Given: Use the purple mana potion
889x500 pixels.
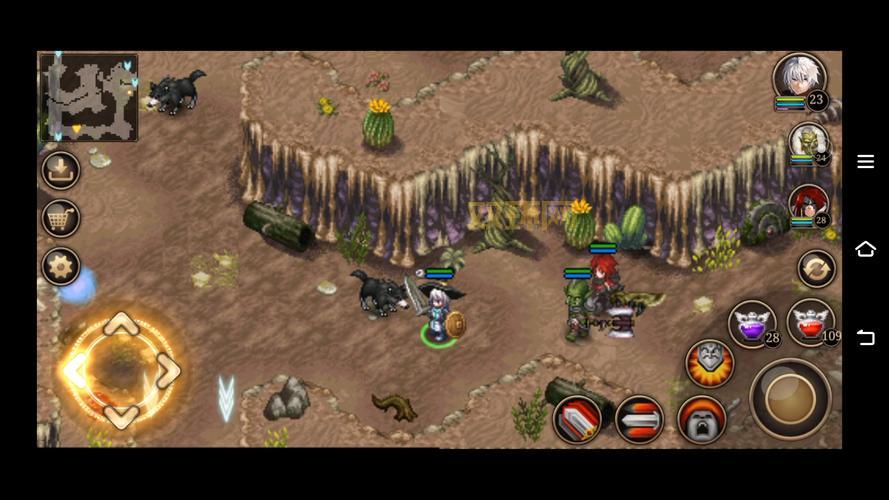Looking at the screenshot, I should 752,324.
